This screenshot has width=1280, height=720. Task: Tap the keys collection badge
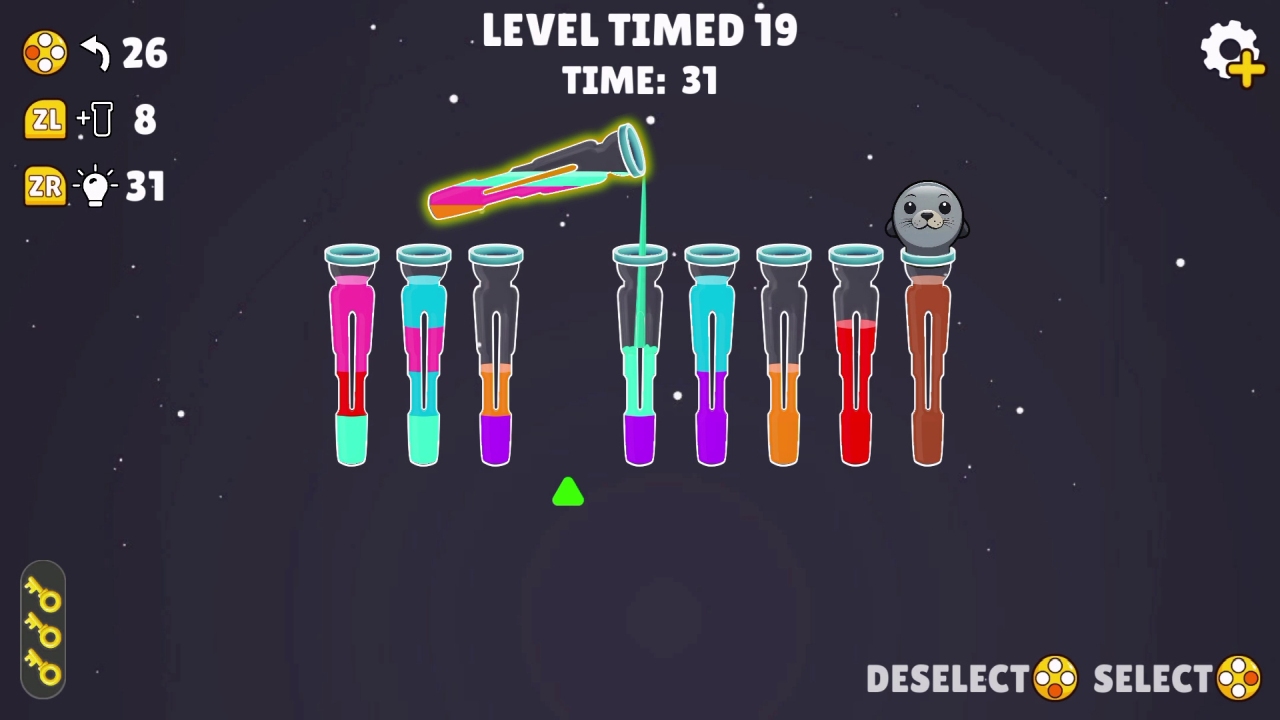(43, 632)
